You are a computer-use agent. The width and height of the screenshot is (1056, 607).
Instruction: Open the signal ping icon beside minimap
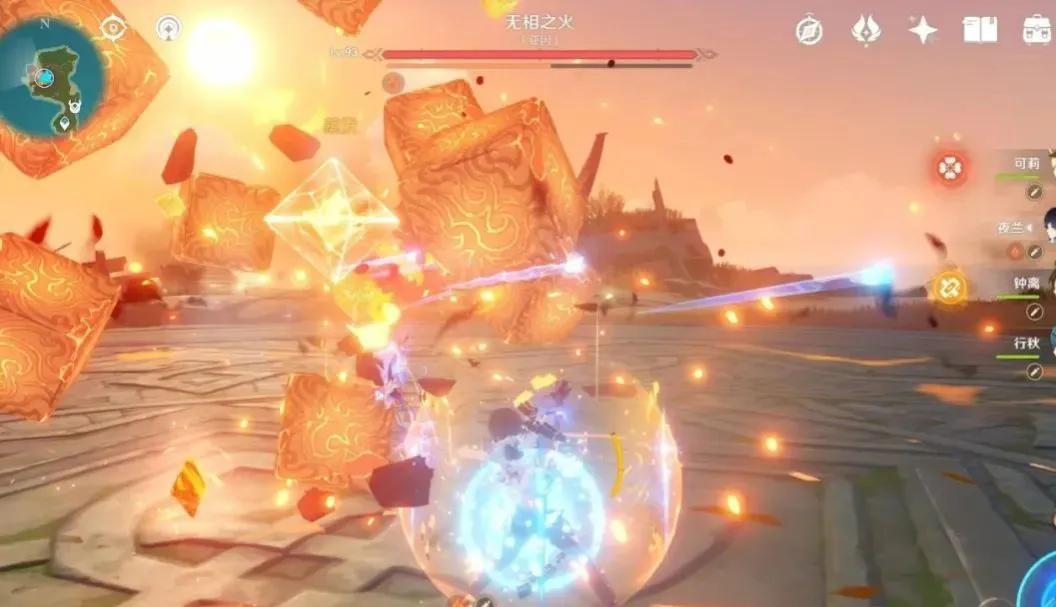pos(169,28)
